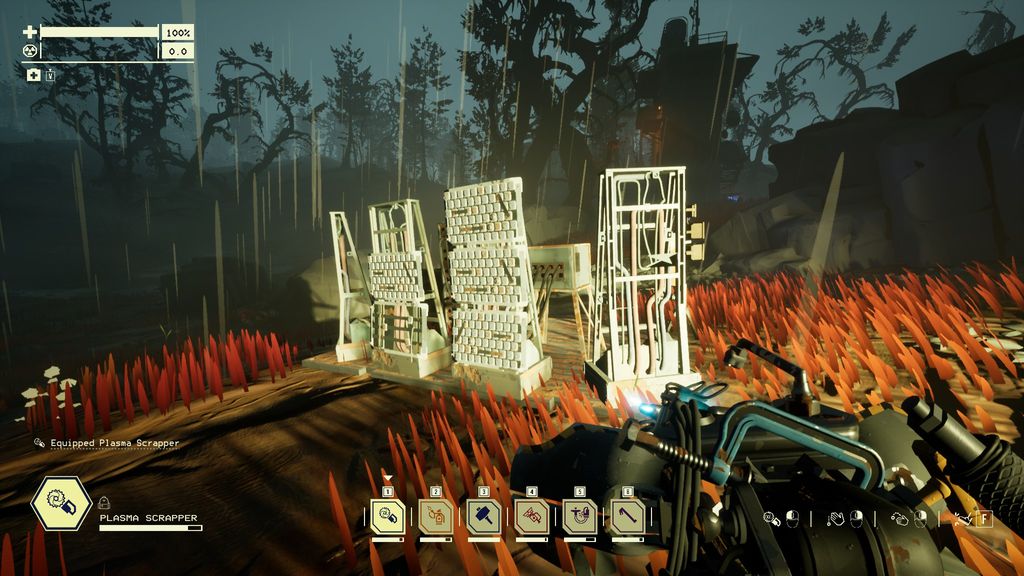Screen dimensions: 1024x576
Task: Select the purple crowbar tool slot
Action: pyautogui.click(x=628, y=516)
